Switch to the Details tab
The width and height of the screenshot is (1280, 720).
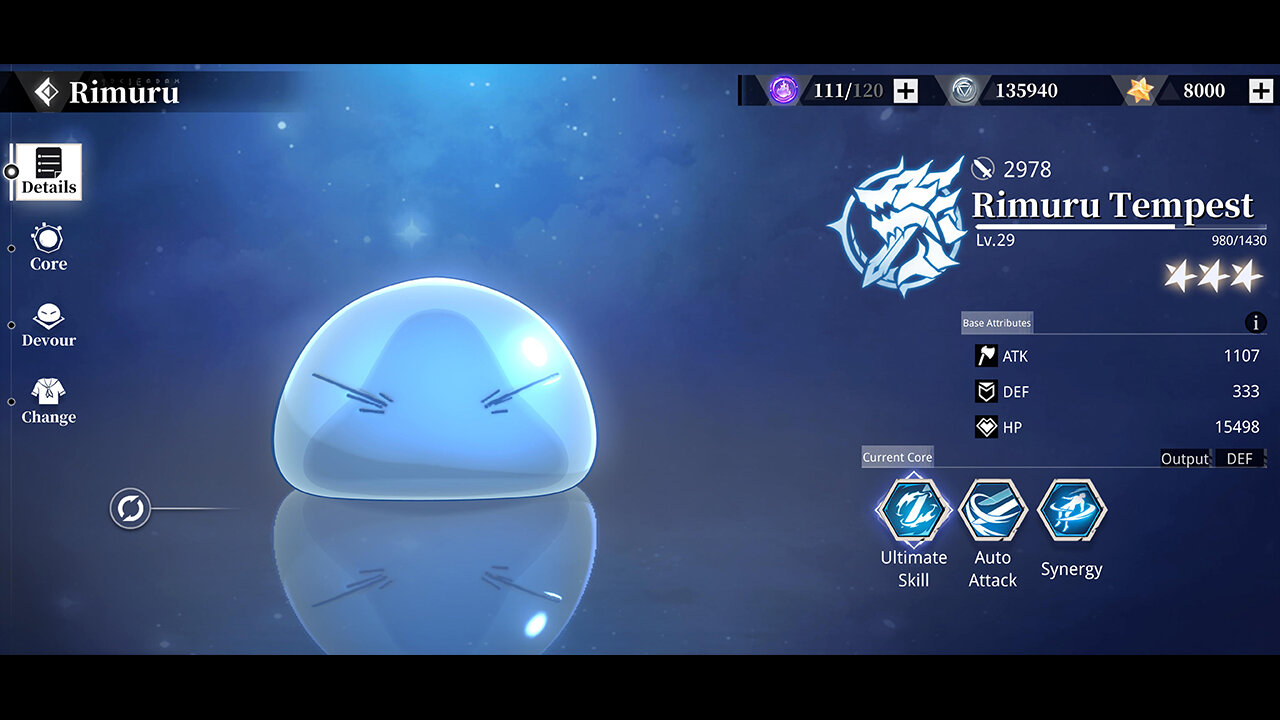[x=48, y=171]
